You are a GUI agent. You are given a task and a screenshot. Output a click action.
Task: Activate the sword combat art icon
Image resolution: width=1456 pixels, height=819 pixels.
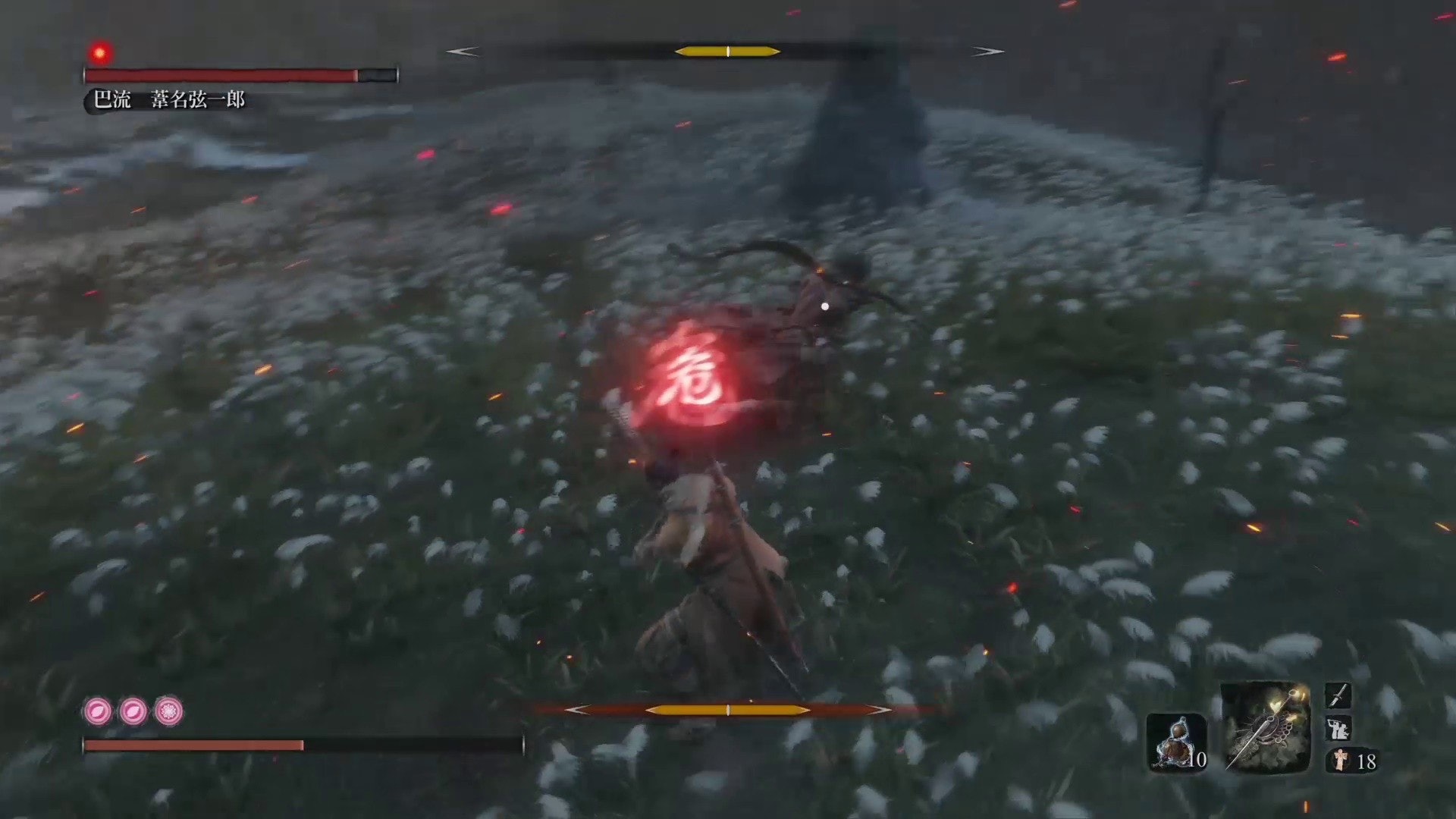[1338, 695]
